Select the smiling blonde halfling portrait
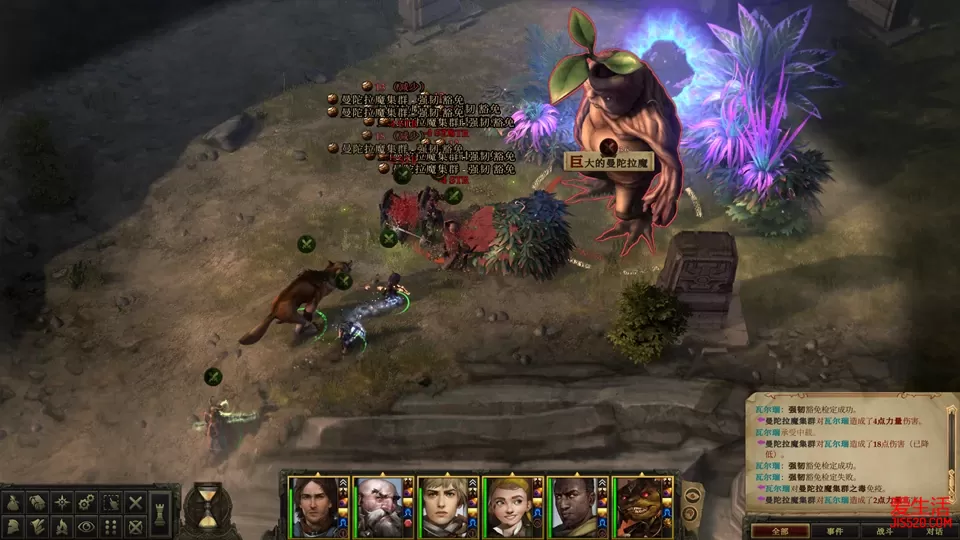Image resolution: width=960 pixels, height=540 pixels. point(511,507)
